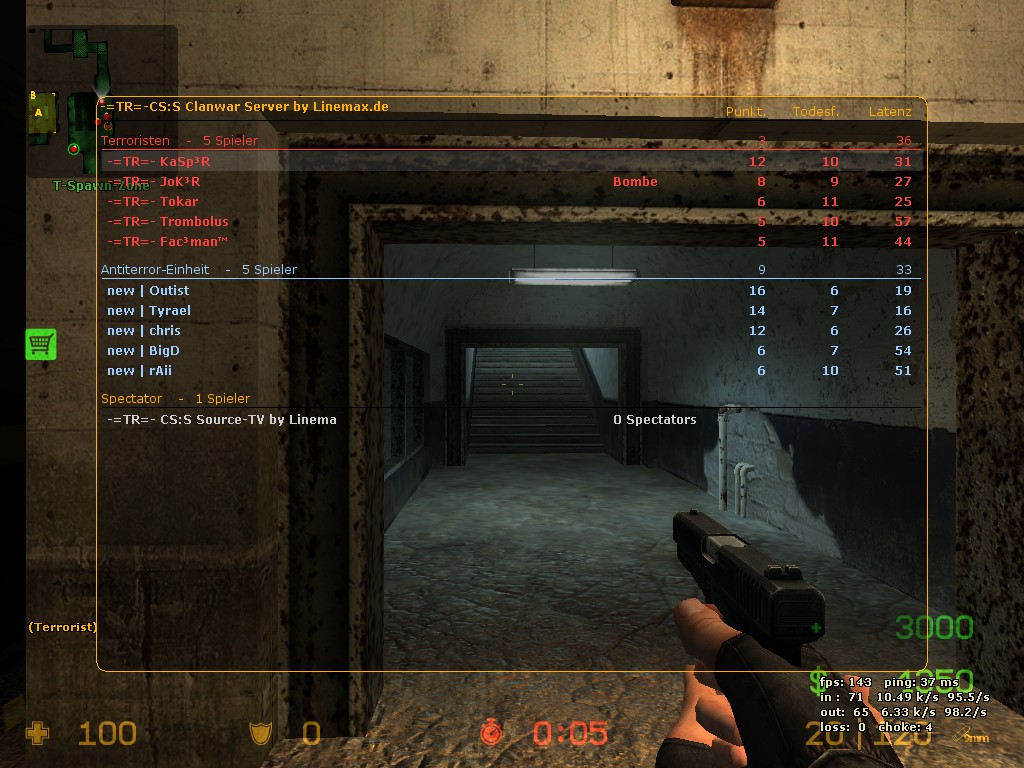Click player new | chris
Image resolution: width=1024 pixels, height=768 pixels.
pos(144,331)
